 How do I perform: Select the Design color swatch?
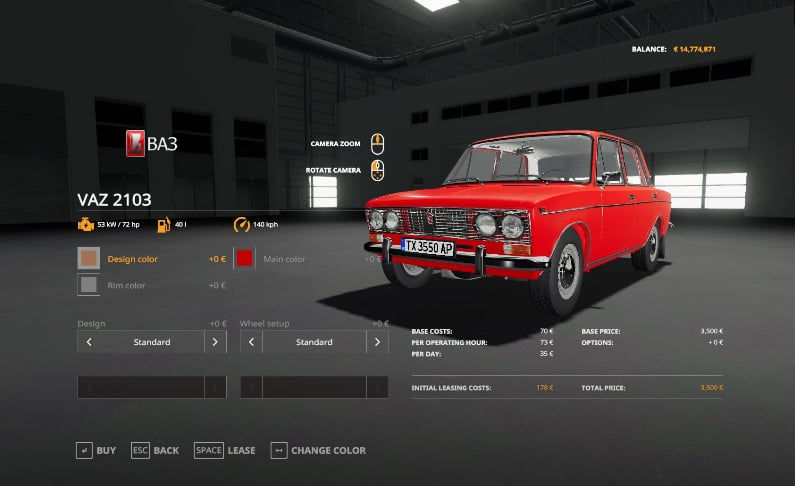click(x=89, y=259)
